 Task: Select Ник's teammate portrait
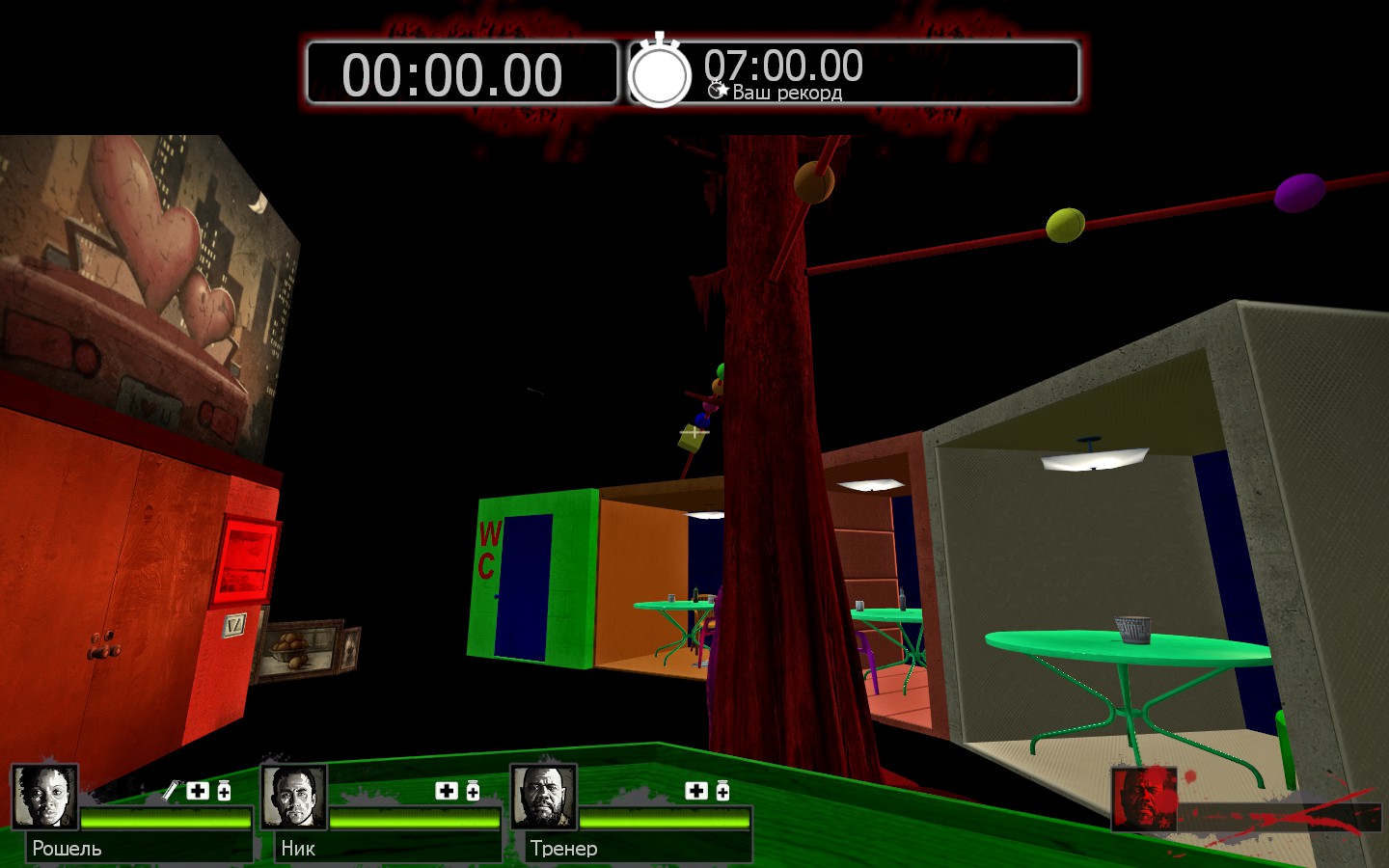(x=294, y=797)
